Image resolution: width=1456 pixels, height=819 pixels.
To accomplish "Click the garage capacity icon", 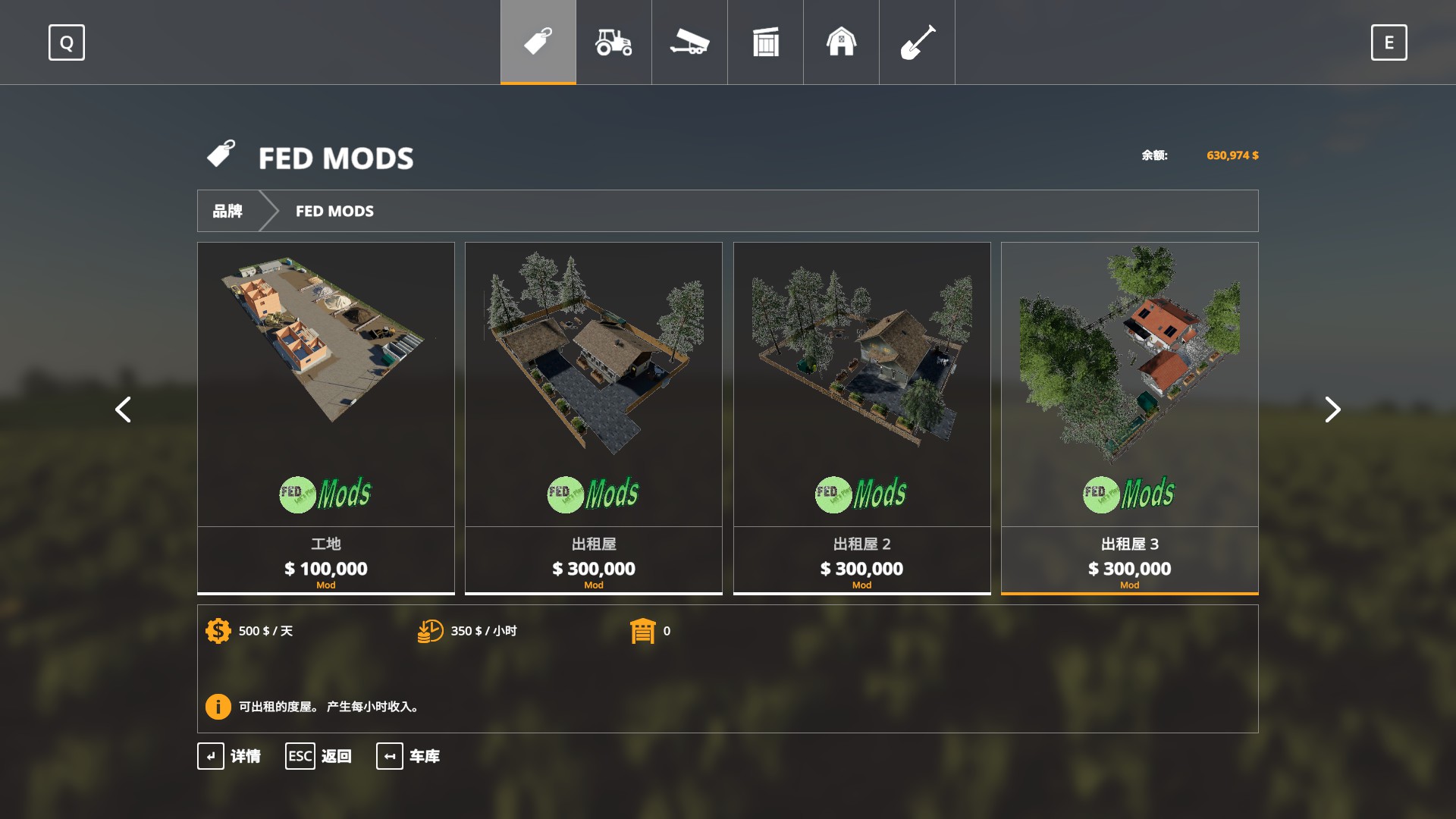I will [644, 630].
